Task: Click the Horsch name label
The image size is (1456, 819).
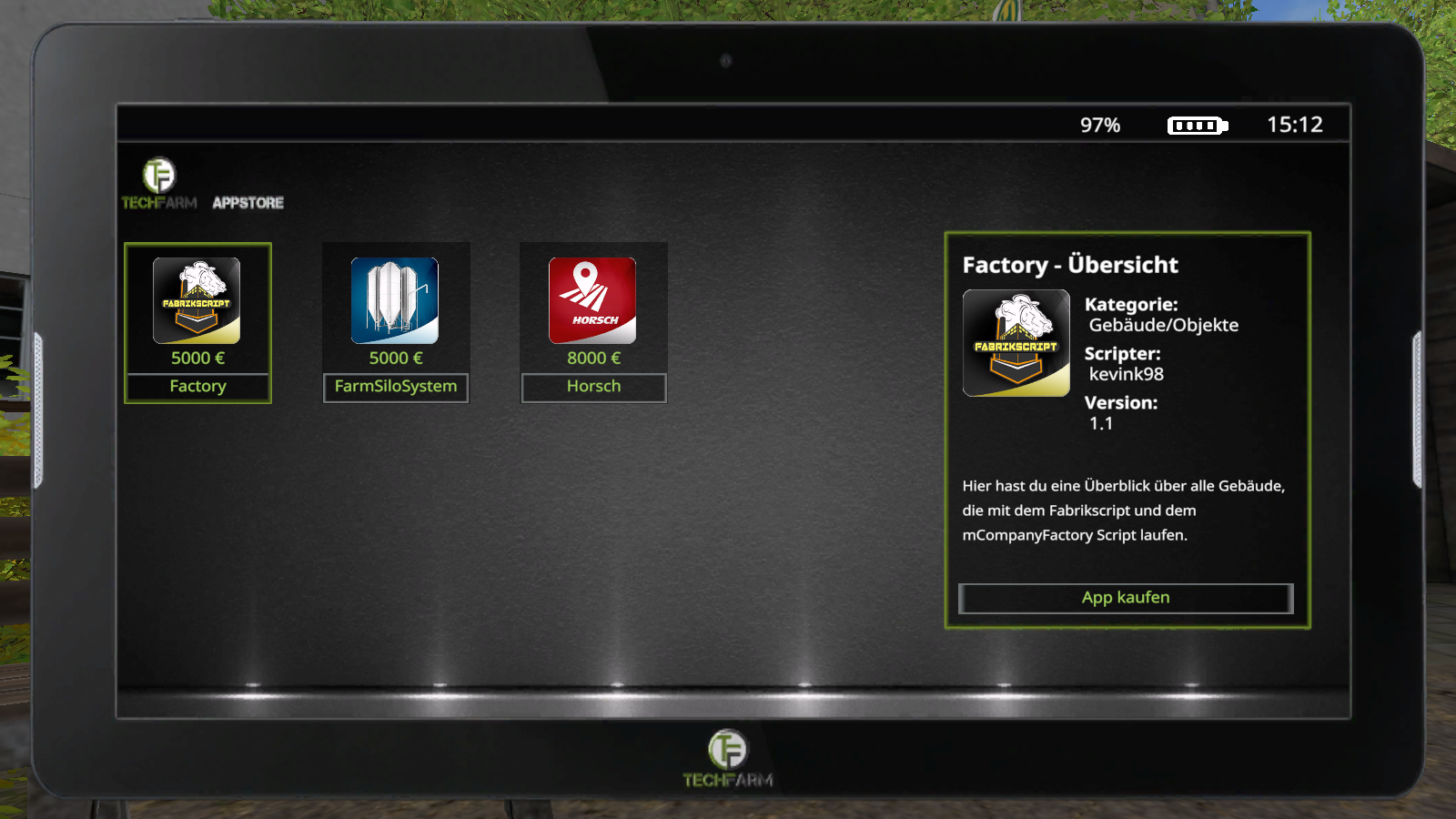Action: pyautogui.click(x=593, y=387)
